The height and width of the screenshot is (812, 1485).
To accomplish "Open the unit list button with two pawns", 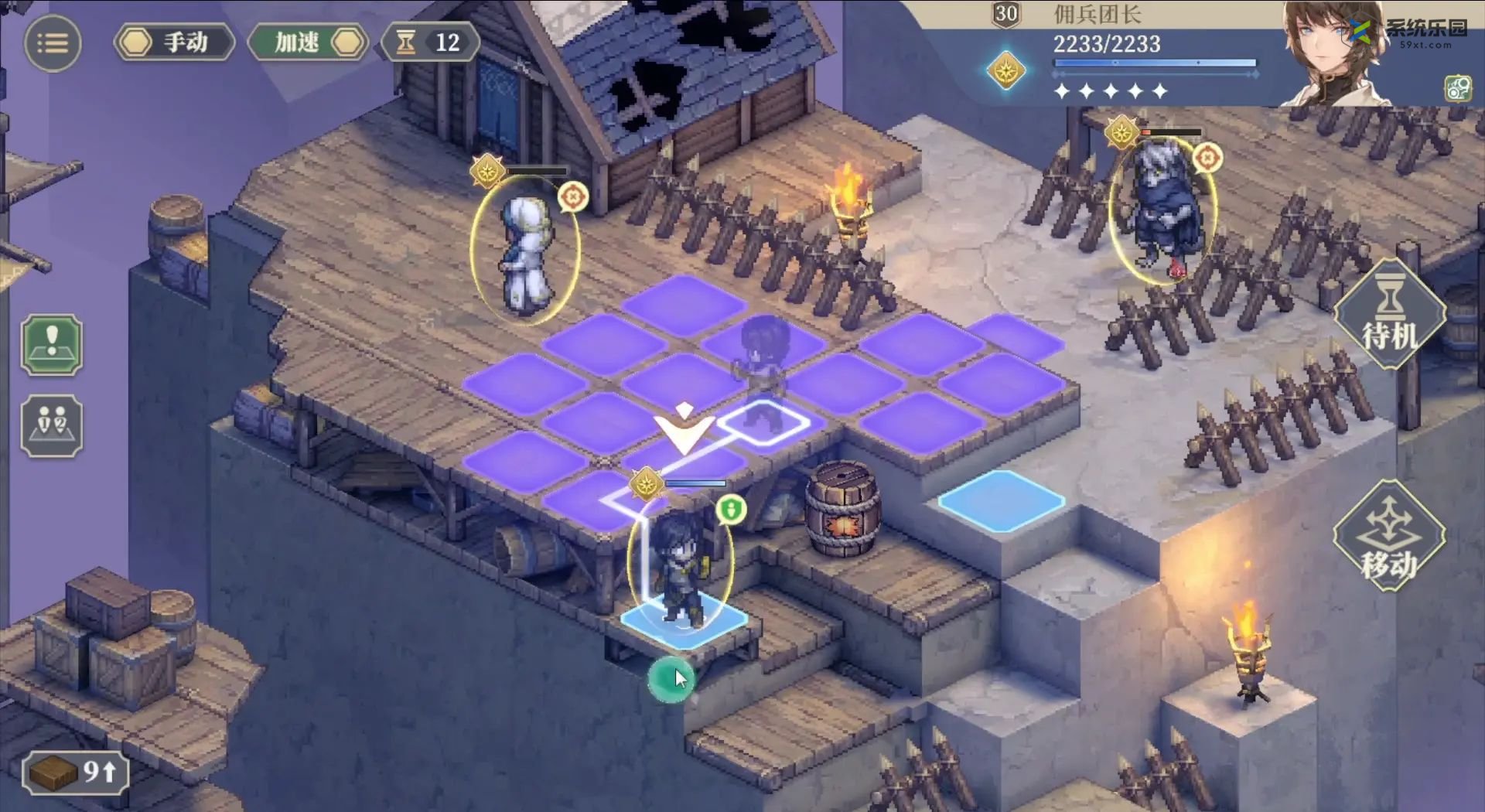I will (x=52, y=425).
